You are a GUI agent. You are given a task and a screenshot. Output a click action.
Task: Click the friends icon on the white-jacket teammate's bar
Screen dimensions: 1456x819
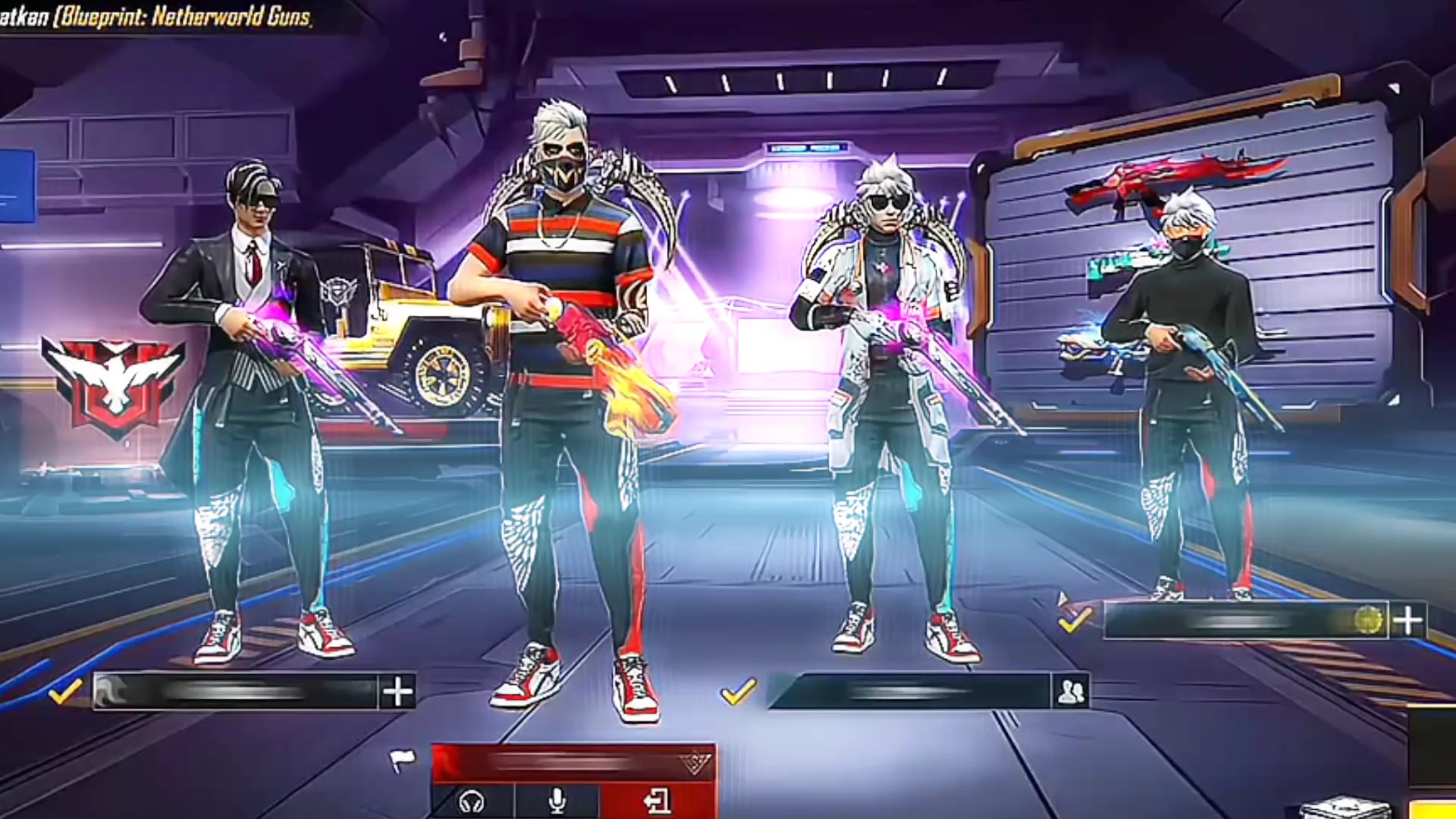coord(1071,691)
